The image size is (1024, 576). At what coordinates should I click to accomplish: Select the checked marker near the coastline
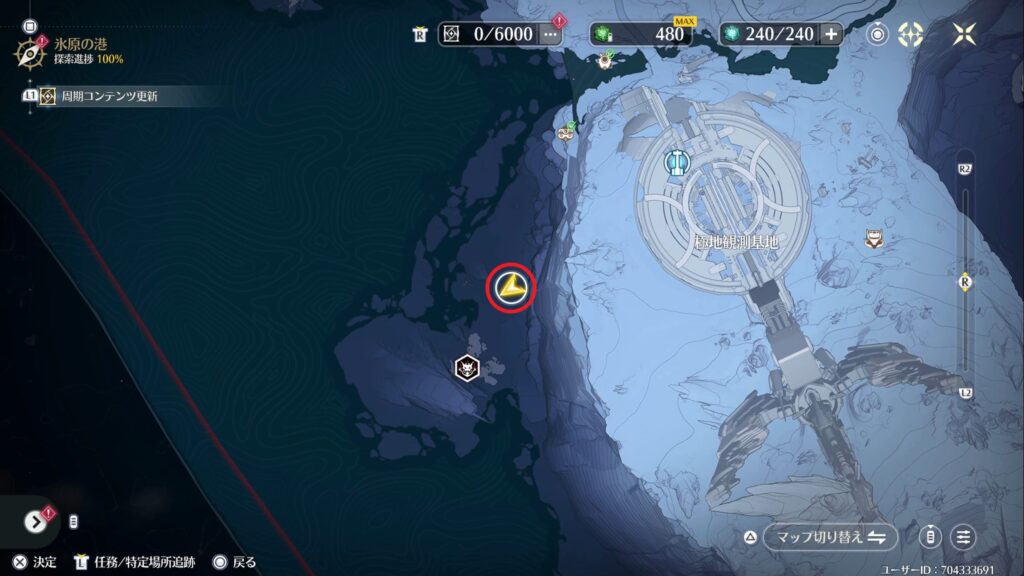[x=566, y=132]
